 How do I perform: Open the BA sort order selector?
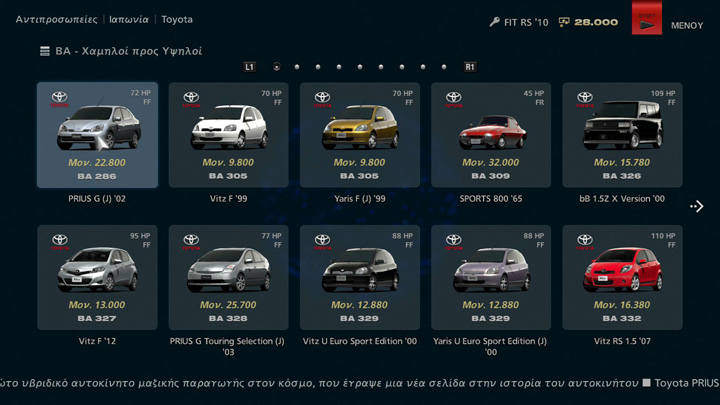(120, 50)
